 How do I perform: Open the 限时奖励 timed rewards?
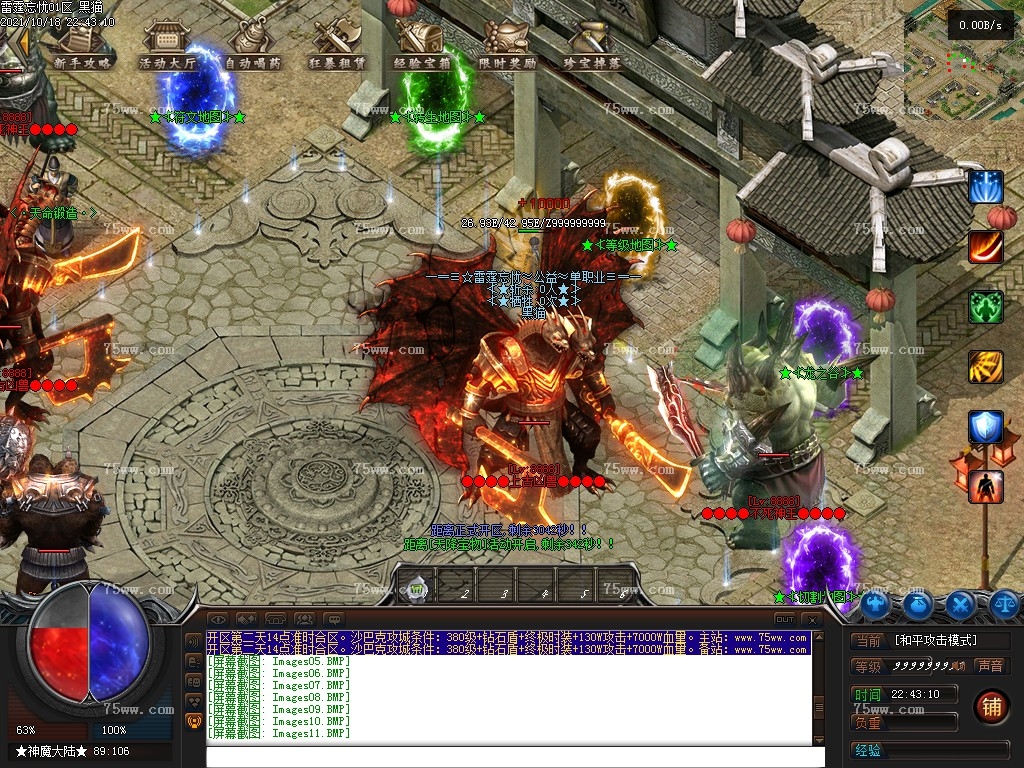(x=507, y=45)
